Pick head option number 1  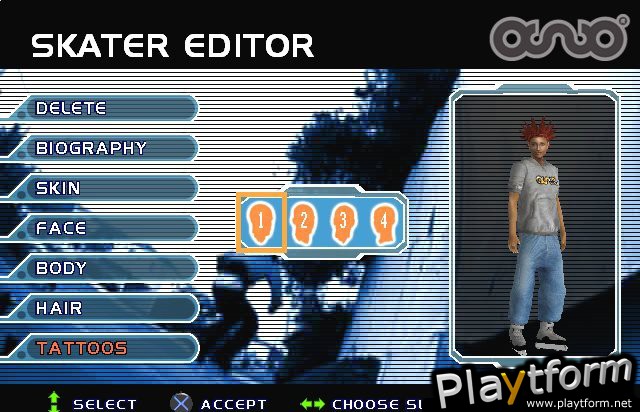260,222
